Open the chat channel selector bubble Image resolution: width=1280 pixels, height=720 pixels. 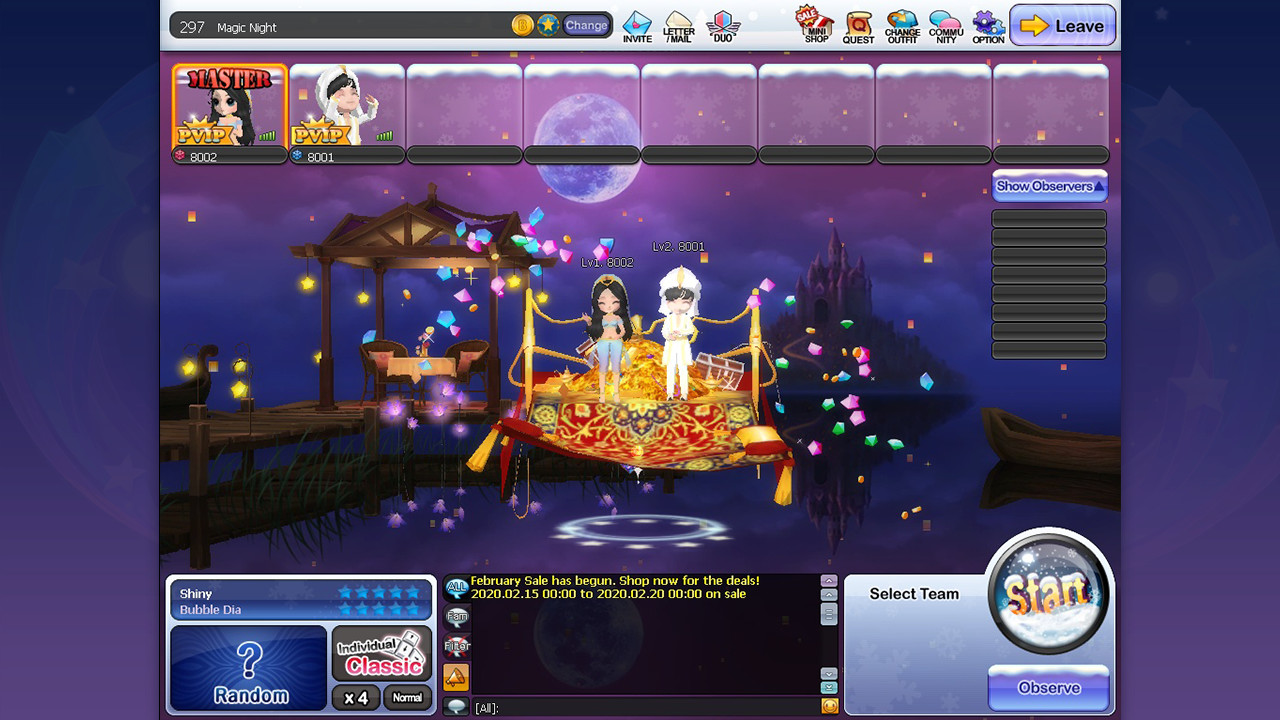click(457, 705)
